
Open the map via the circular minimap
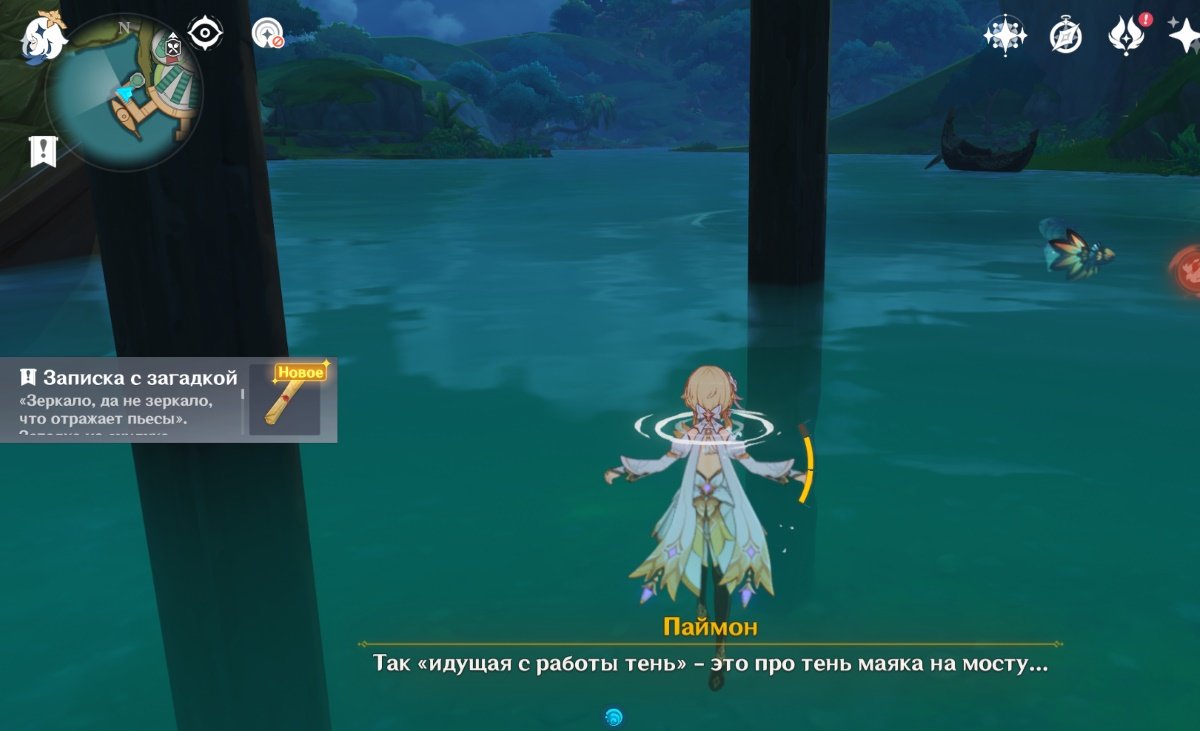124,92
